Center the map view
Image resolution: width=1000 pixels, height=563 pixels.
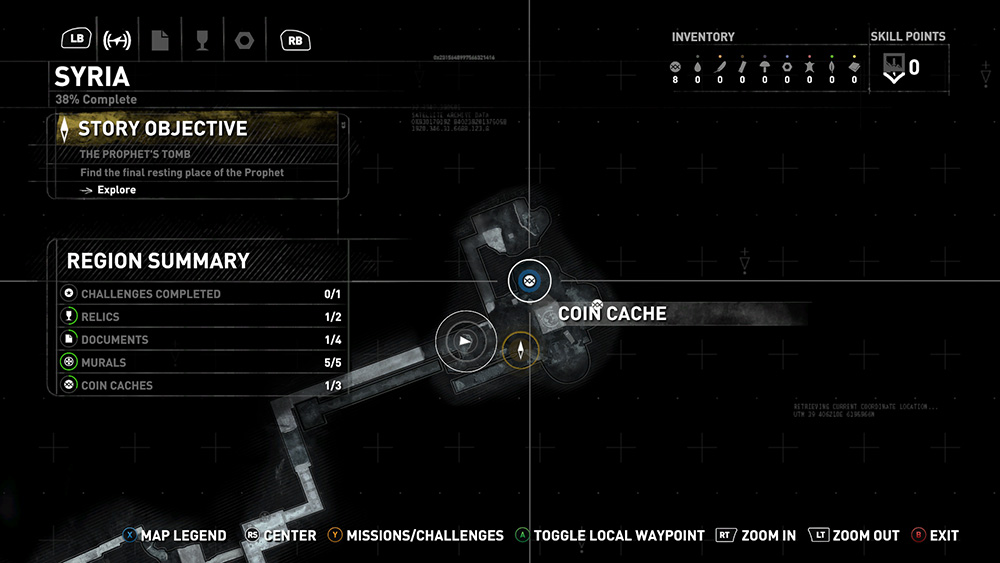281,536
